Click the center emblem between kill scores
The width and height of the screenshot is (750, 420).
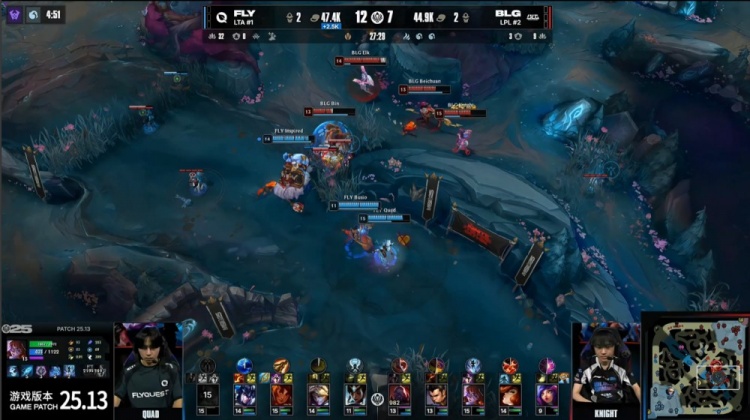click(376, 17)
